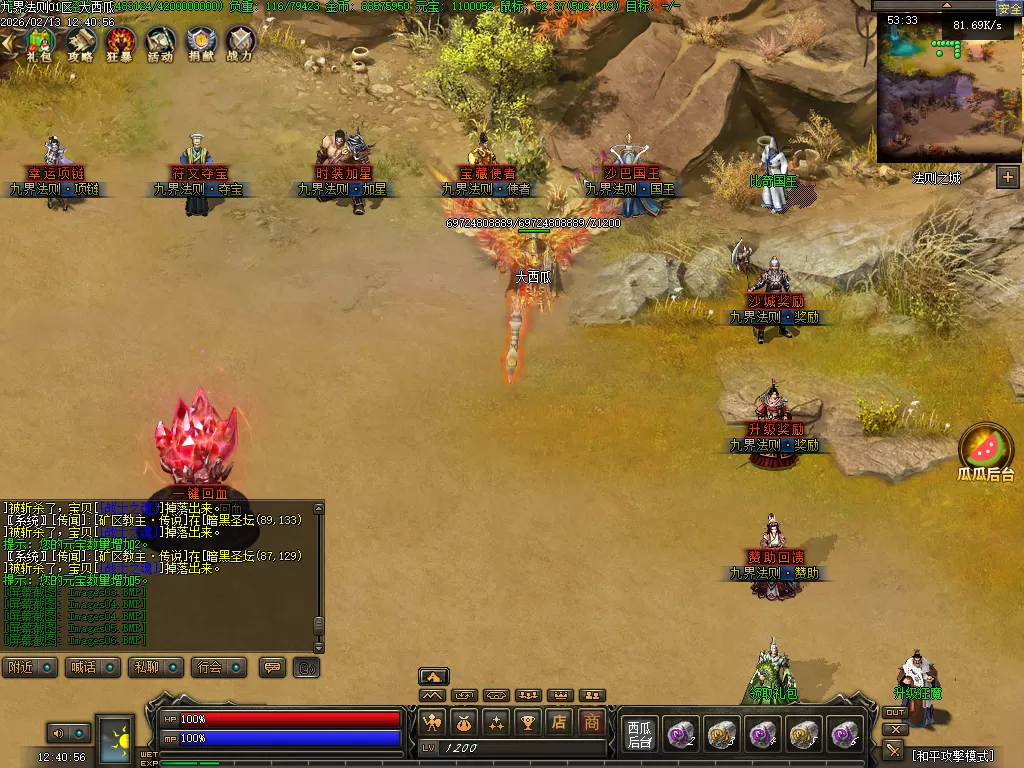This screenshot has height=768, width=1024.
Task: Open the 战力 combat power icon
Action: tap(240, 43)
